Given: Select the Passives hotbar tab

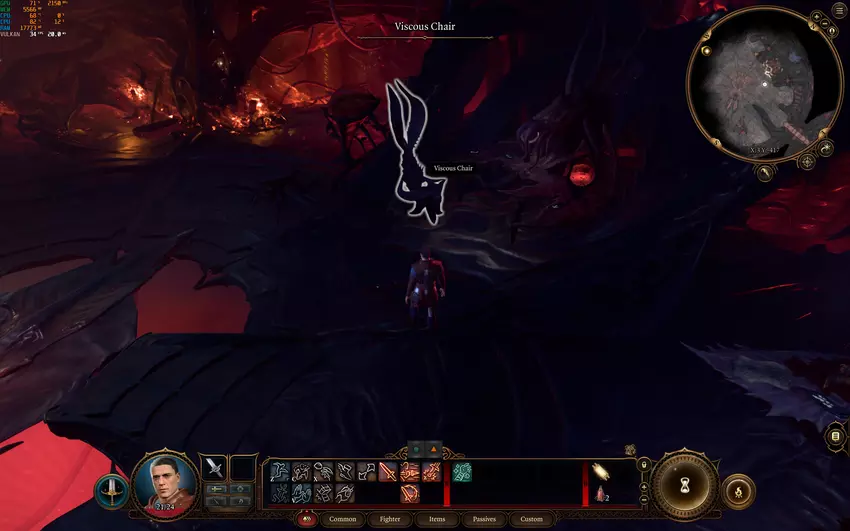Looking at the screenshot, I should pyautogui.click(x=484, y=519).
